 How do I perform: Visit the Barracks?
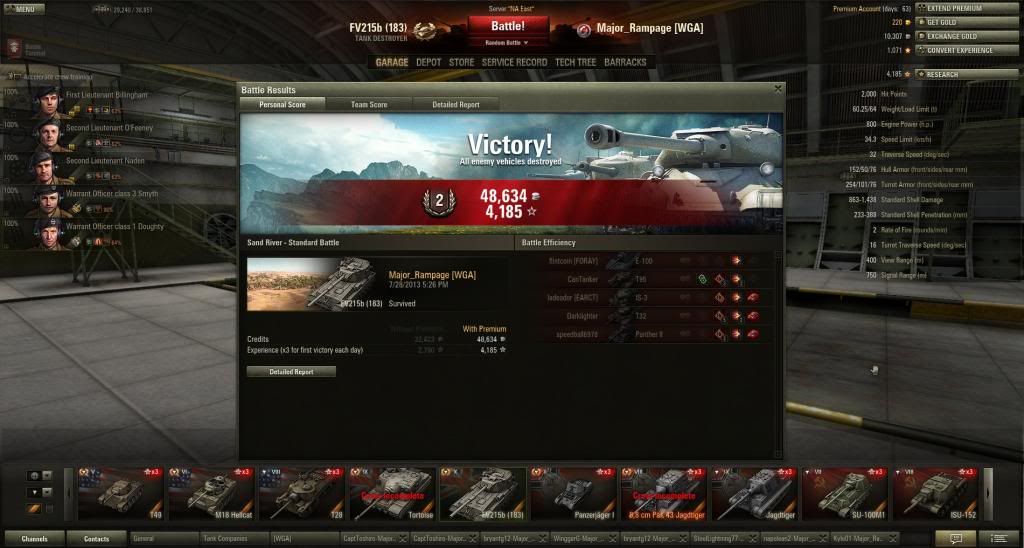625,62
